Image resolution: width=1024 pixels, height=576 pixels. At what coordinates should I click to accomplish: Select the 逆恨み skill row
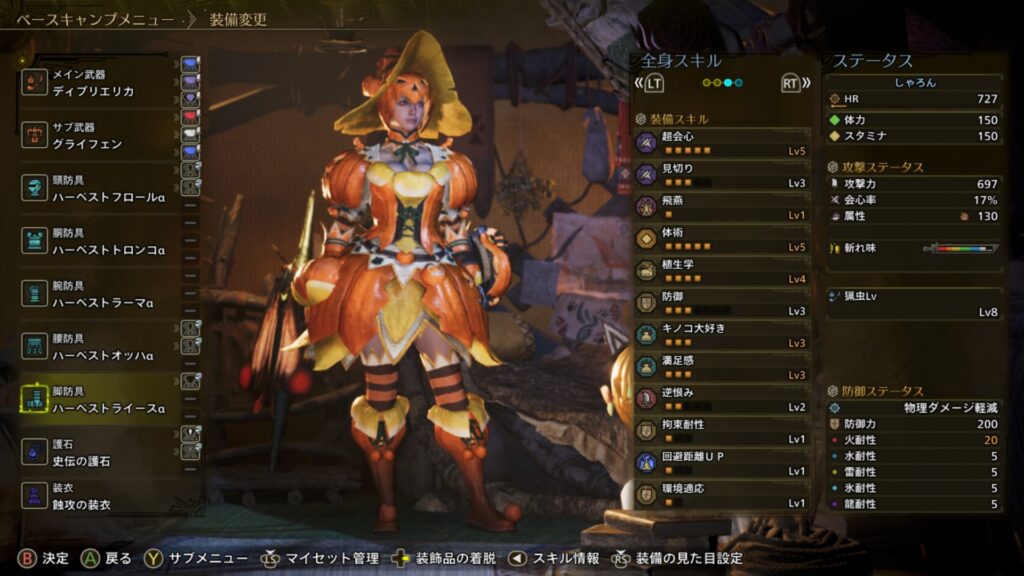(722, 399)
